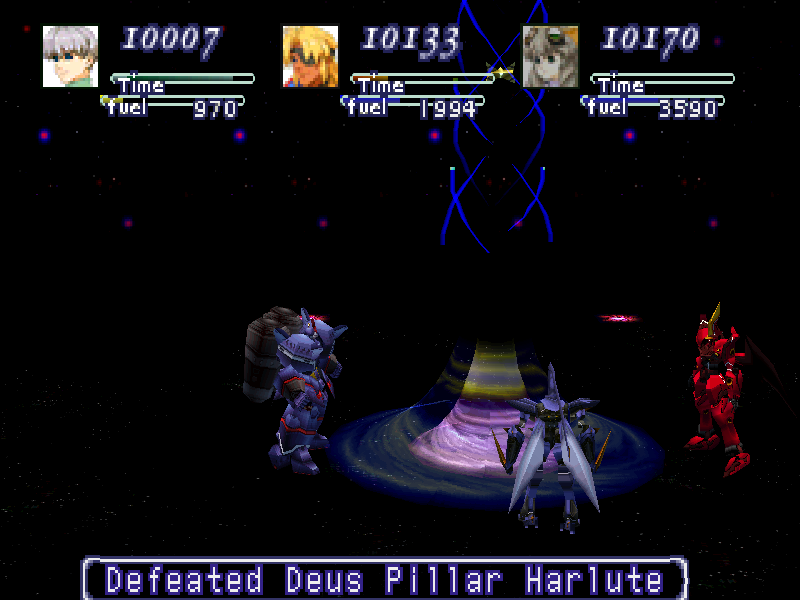Image resolution: width=800 pixels, height=600 pixels.
Task: Choose the blonde eyepatch character portrait
Action: 310,57
